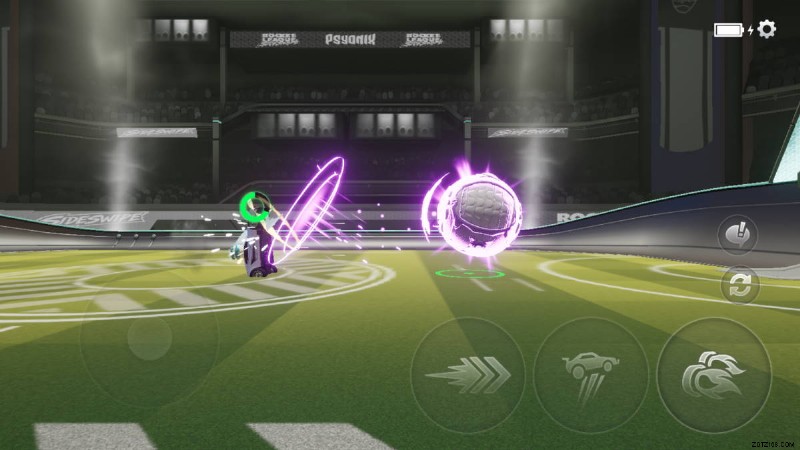Open the settings gear menu
The height and width of the screenshot is (450, 800).
[x=767, y=29]
